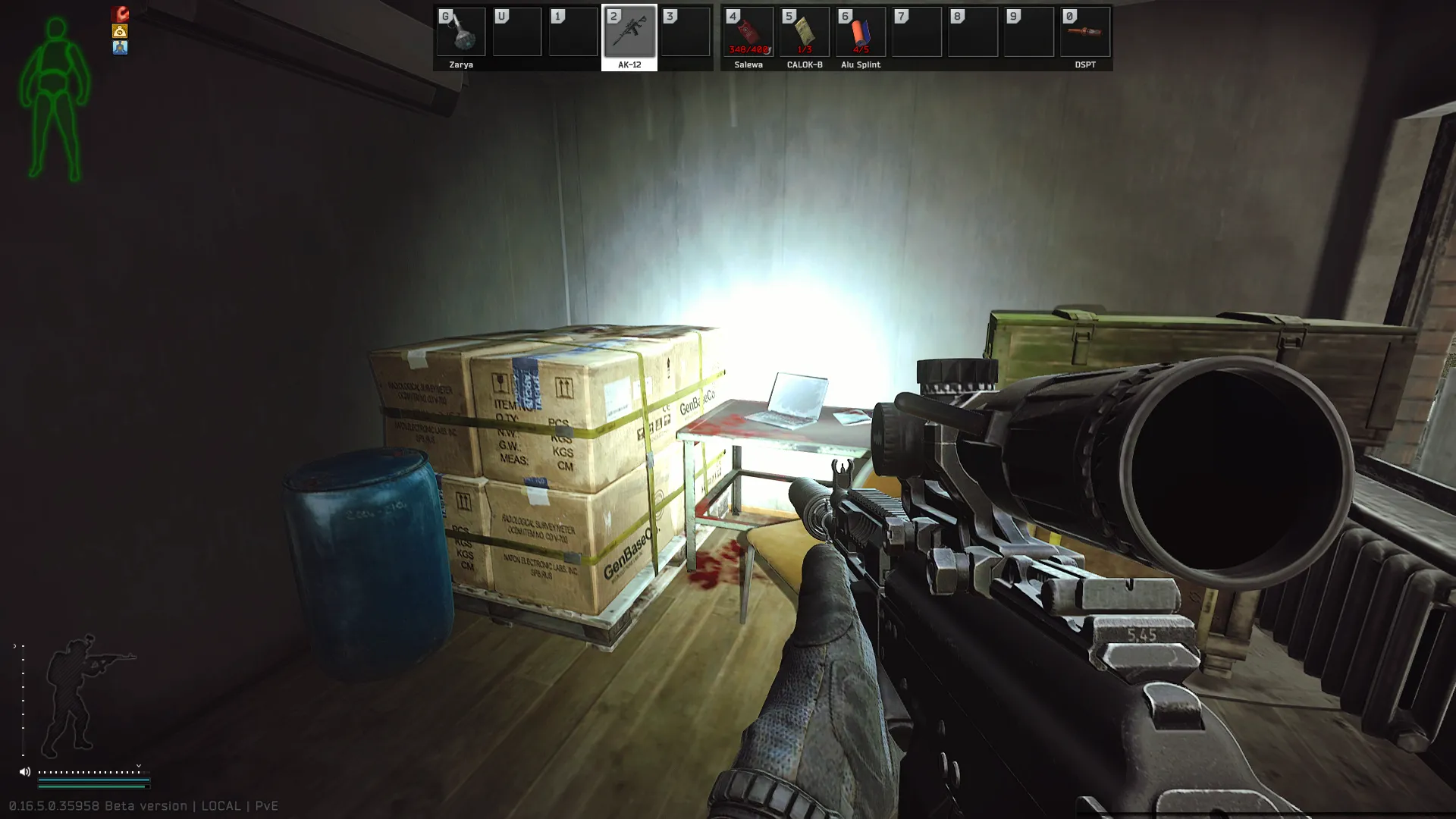Choose the DSPT item in slot 0
Image resolution: width=1456 pixels, height=819 pixels.
pyautogui.click(x=1084, y=33)
